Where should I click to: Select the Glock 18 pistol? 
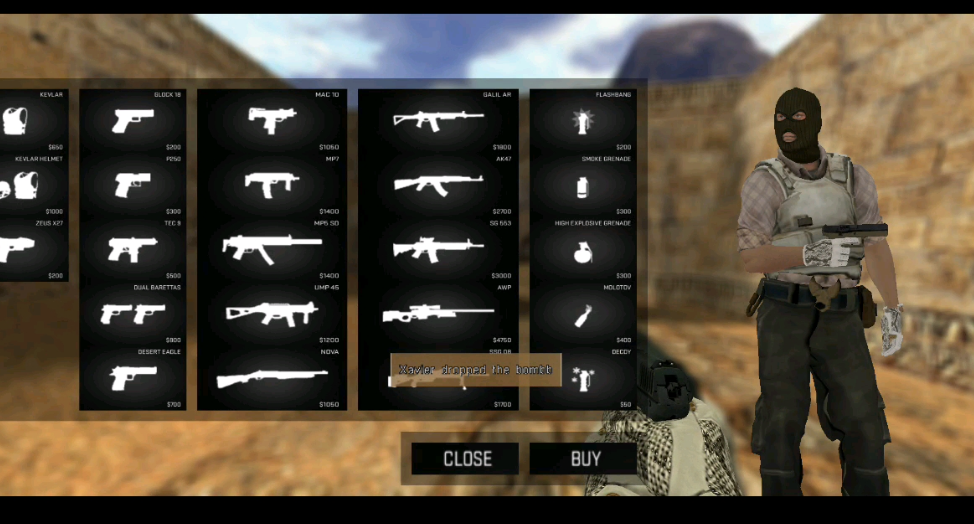133,121
